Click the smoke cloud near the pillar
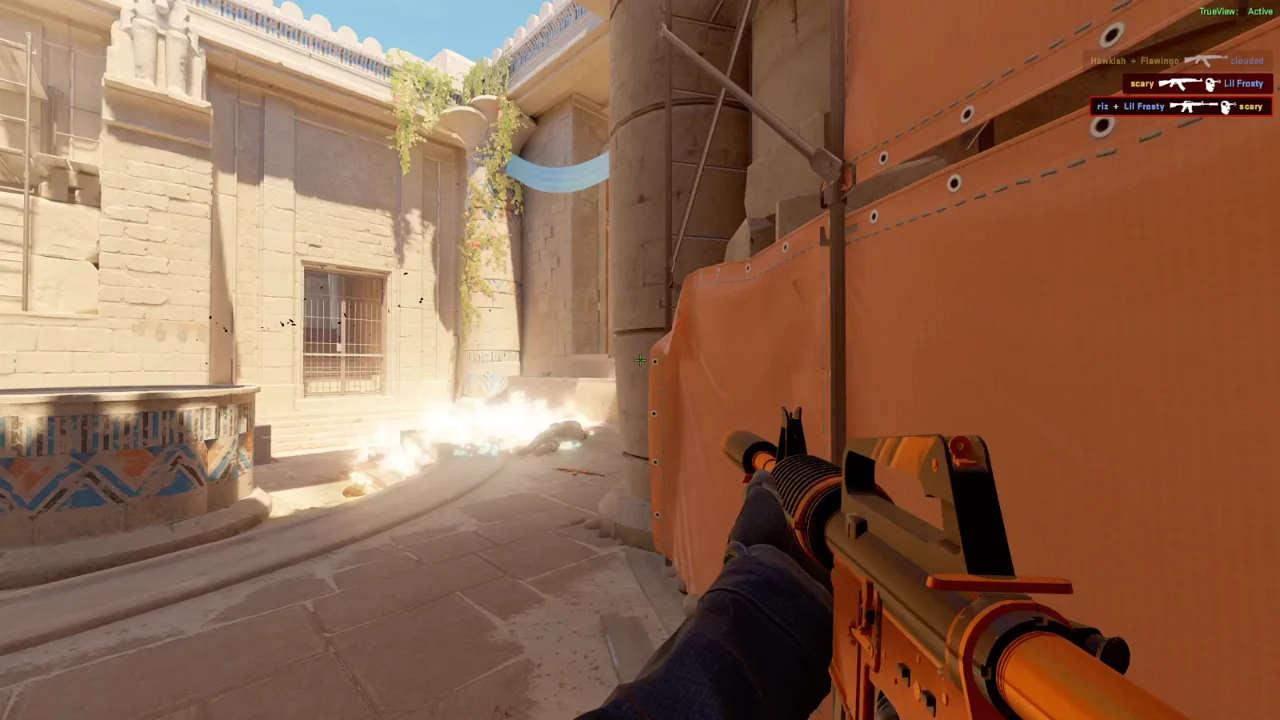Screen dimensions: 1280x720 pyautogui.click(x=480, y=430)
